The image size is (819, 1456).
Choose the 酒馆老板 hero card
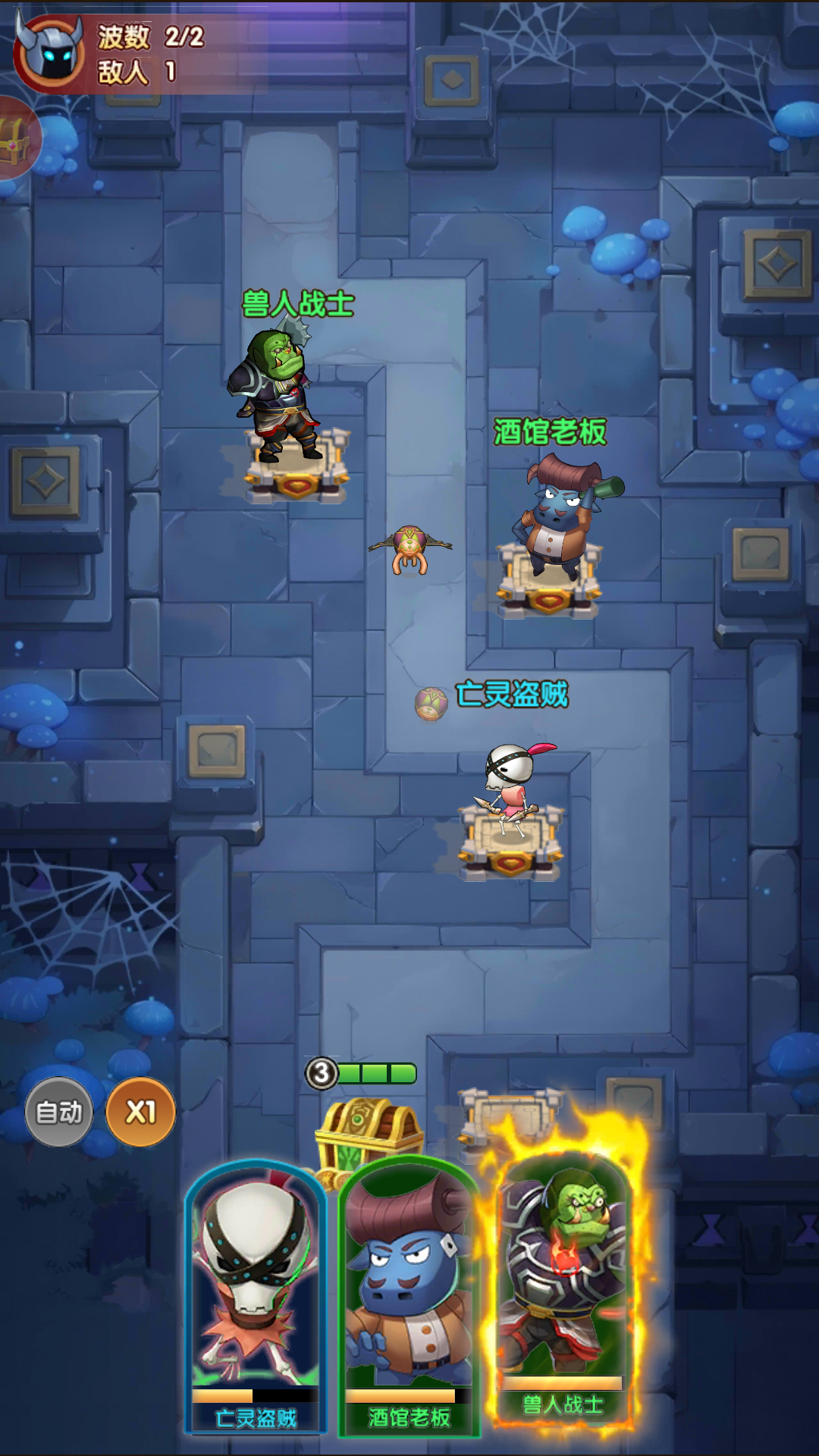click(x=409, y=1297)
